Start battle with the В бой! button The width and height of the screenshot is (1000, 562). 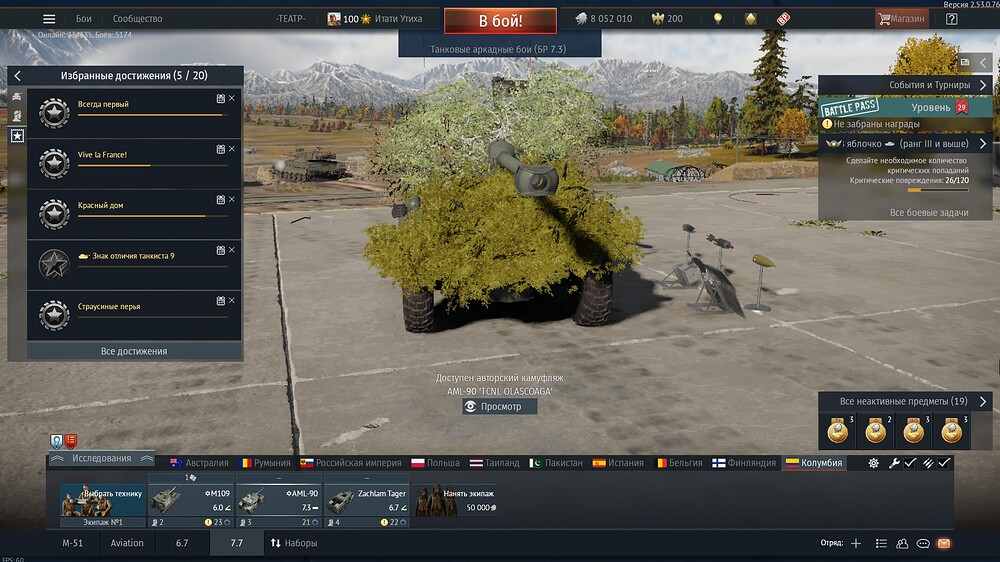[x=500, y=19]
